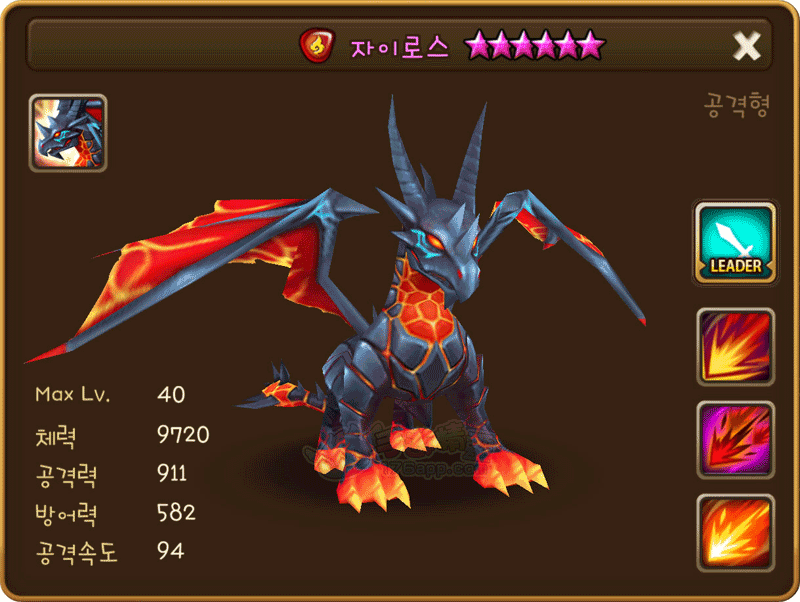Screen dimensions: 800x602
Task: View the red fire slash skill
Action: (736, 347)
